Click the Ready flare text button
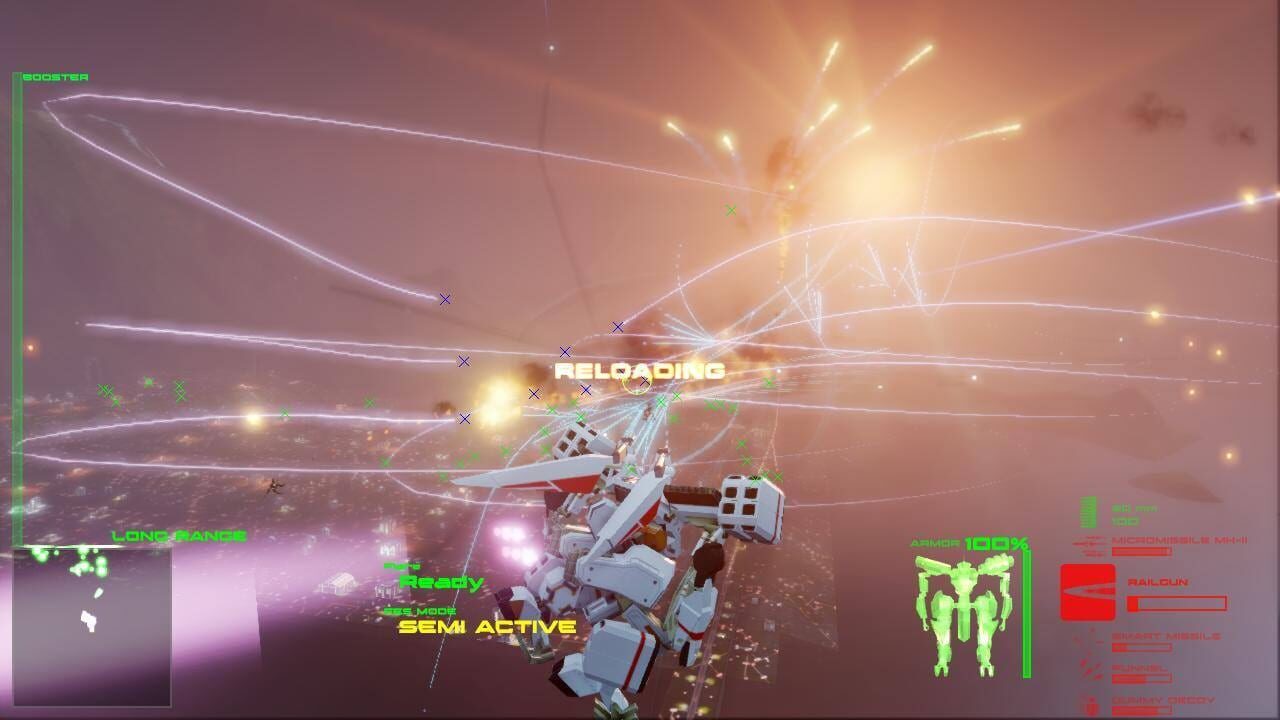This screenshot has height=720, width=1280. [x=440, y=581]
